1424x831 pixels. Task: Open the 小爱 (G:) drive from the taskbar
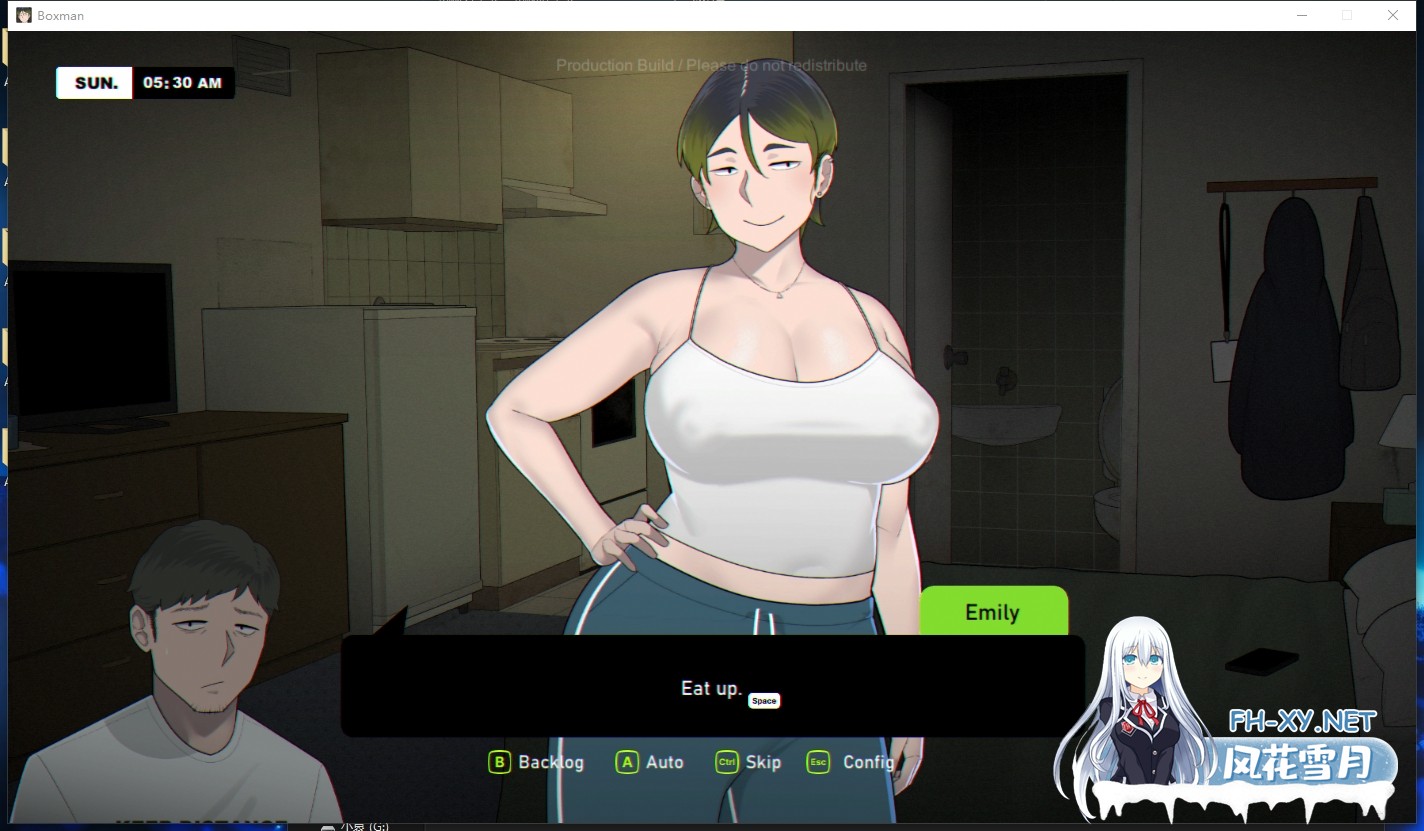coord(355,826)
